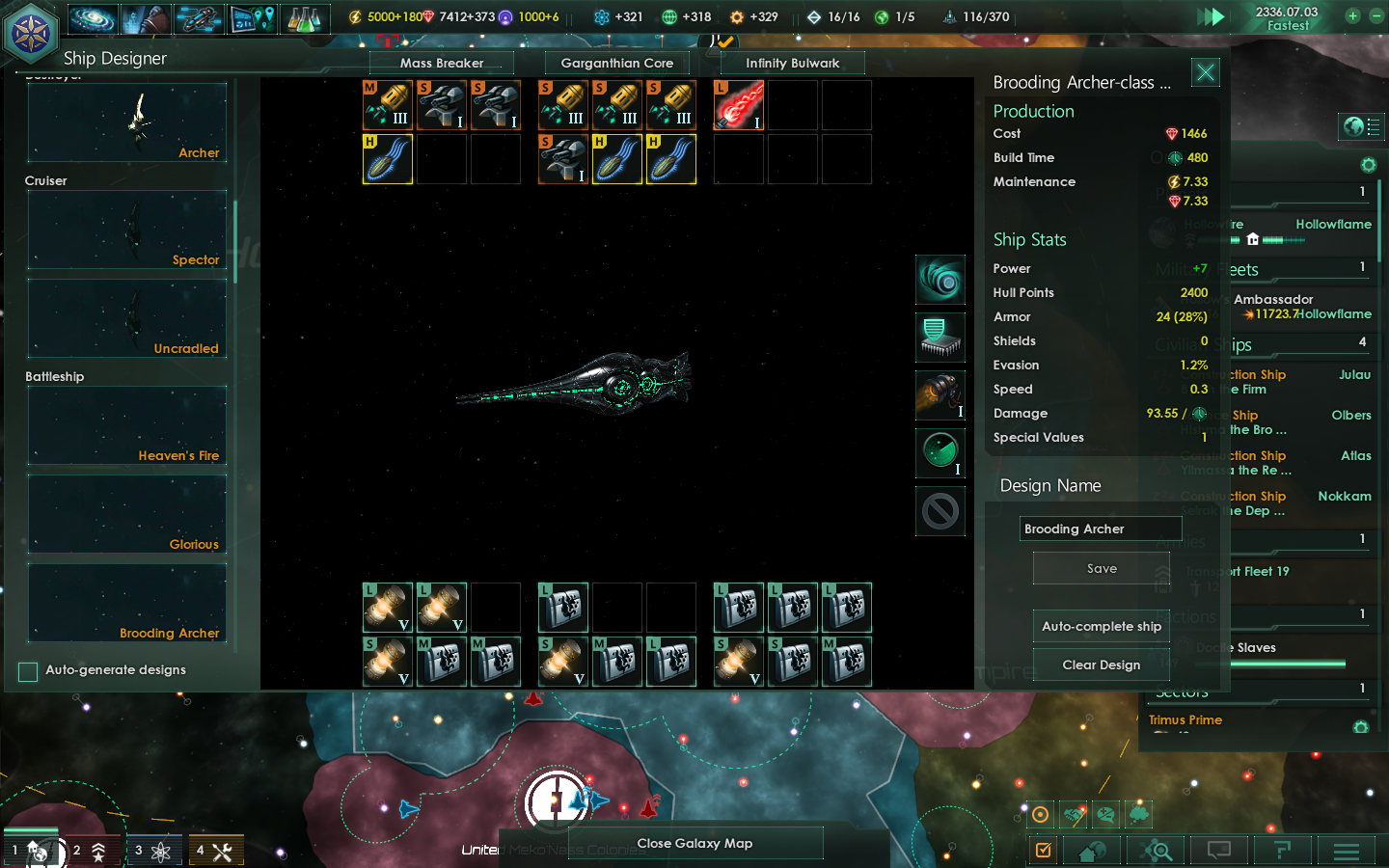The image size is (1389, 868).
Task: Close the Ship Designer window
Action: [x=1206, y=72]
